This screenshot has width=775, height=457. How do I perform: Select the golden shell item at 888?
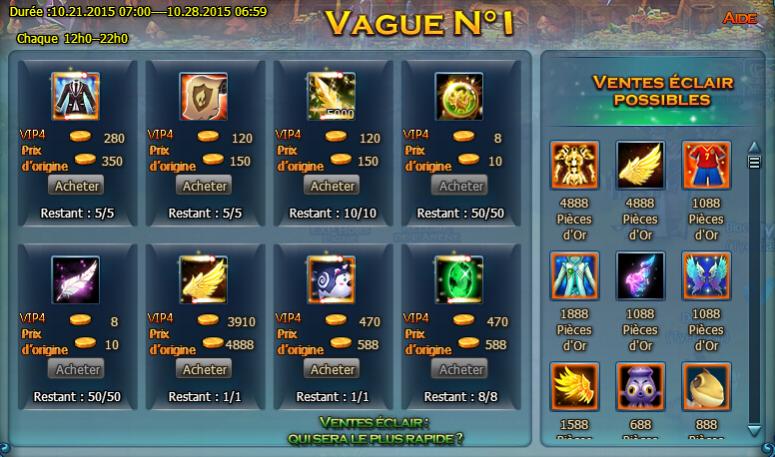(x=707, y=387)
